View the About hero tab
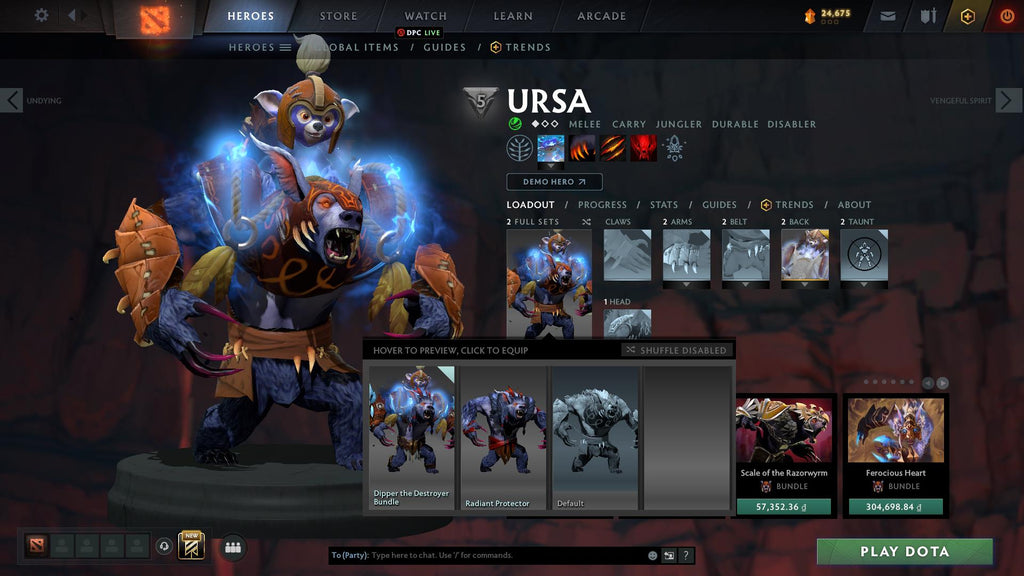 (x=854, y=205)
